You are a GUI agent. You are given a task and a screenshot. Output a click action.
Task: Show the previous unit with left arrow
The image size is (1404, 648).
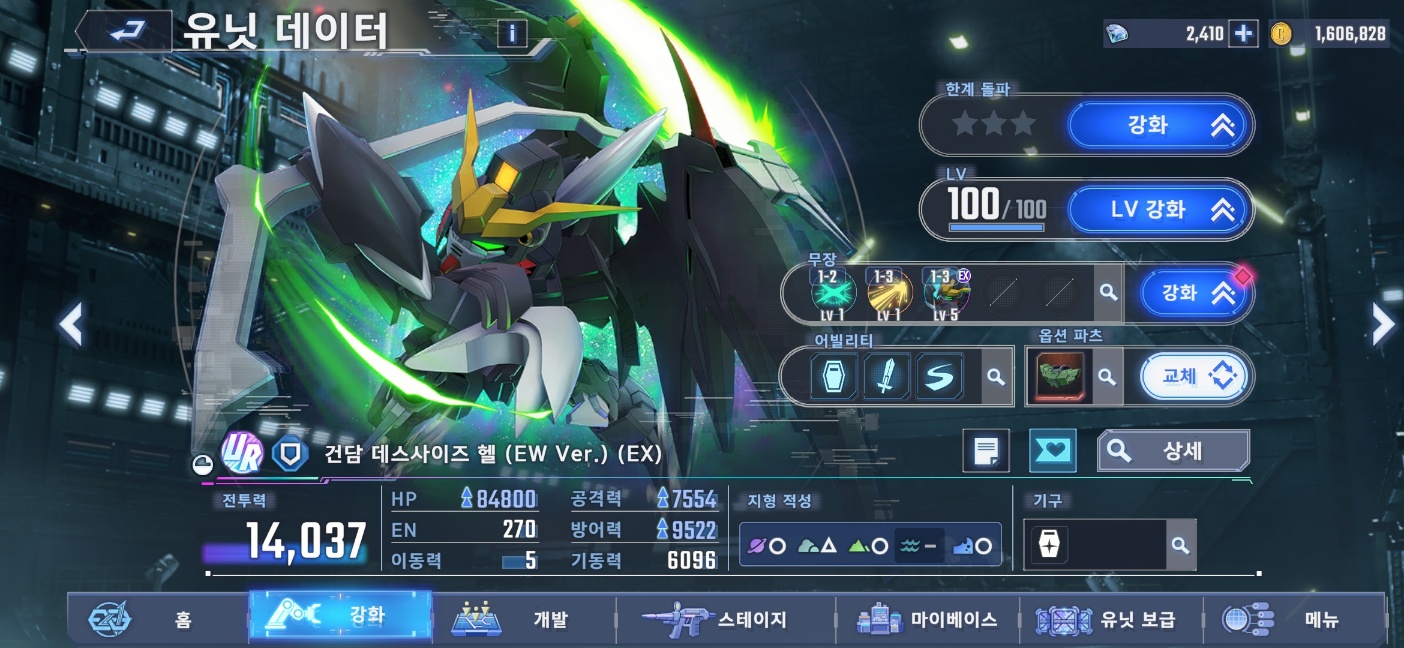pyautogui.click(x=70, y=324)
